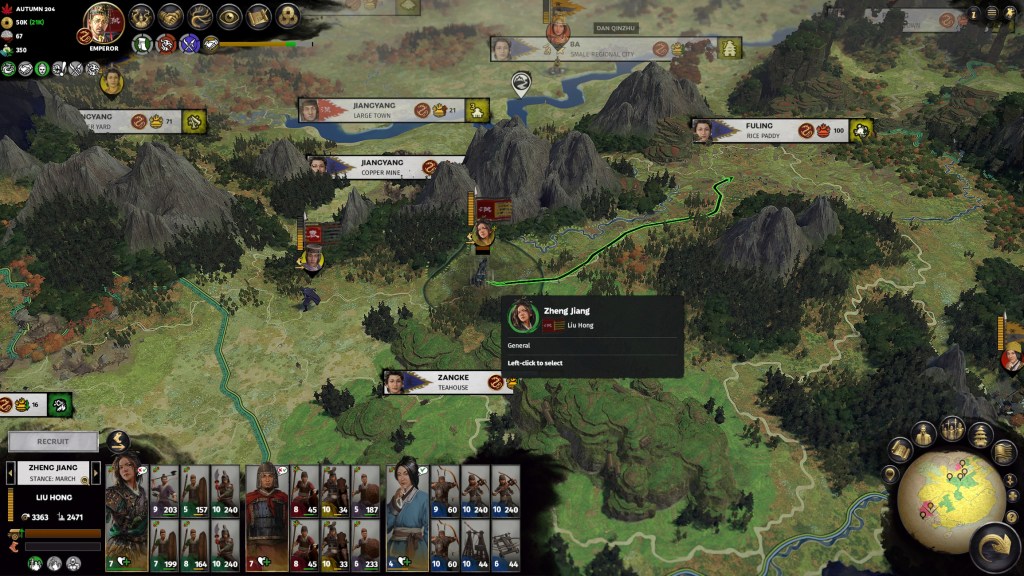Select the Zheng Jiang general card
The image size is (1024, 576).
pos(127,517)
